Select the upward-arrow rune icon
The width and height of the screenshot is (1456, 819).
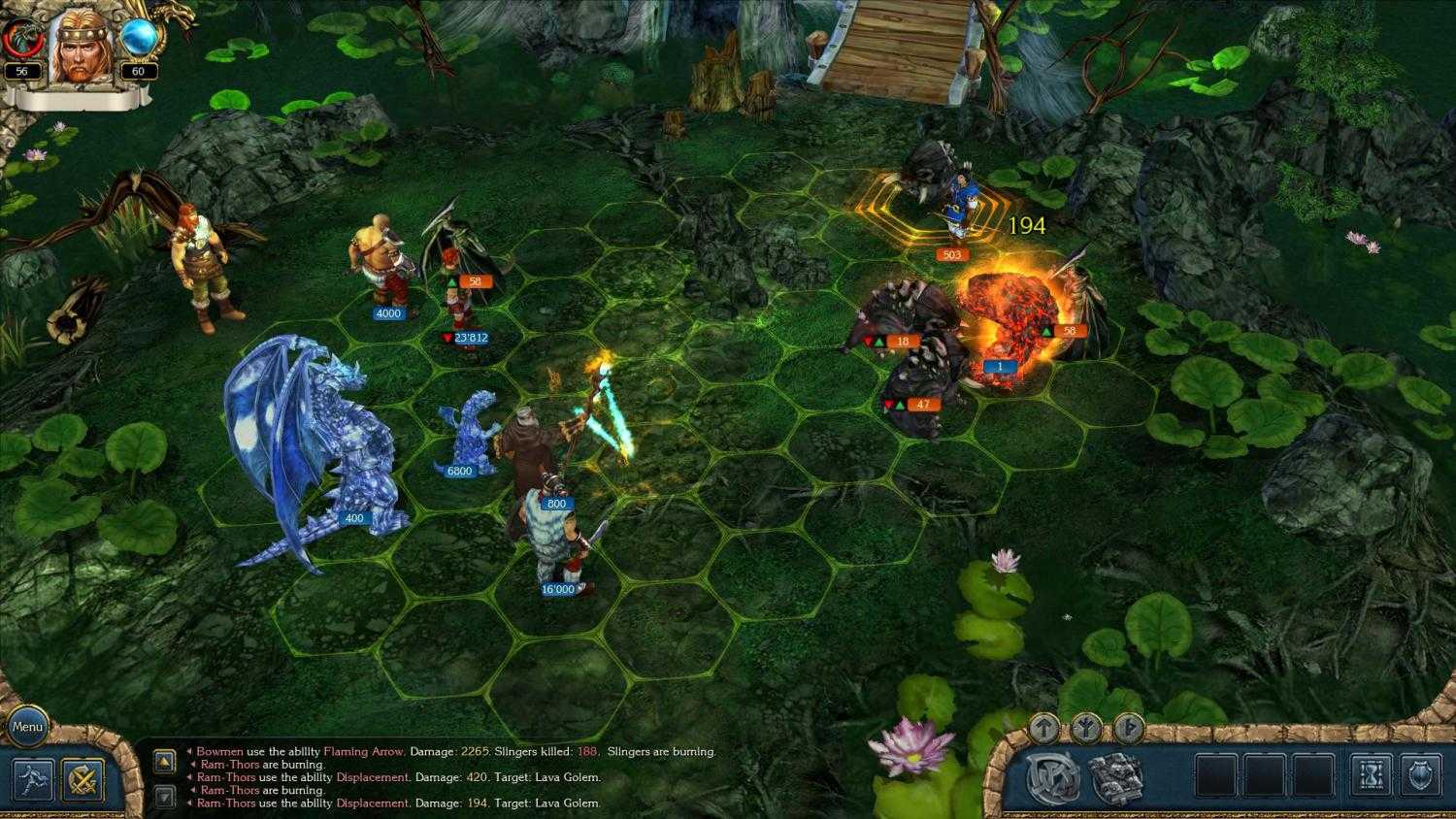point(1043,725)
